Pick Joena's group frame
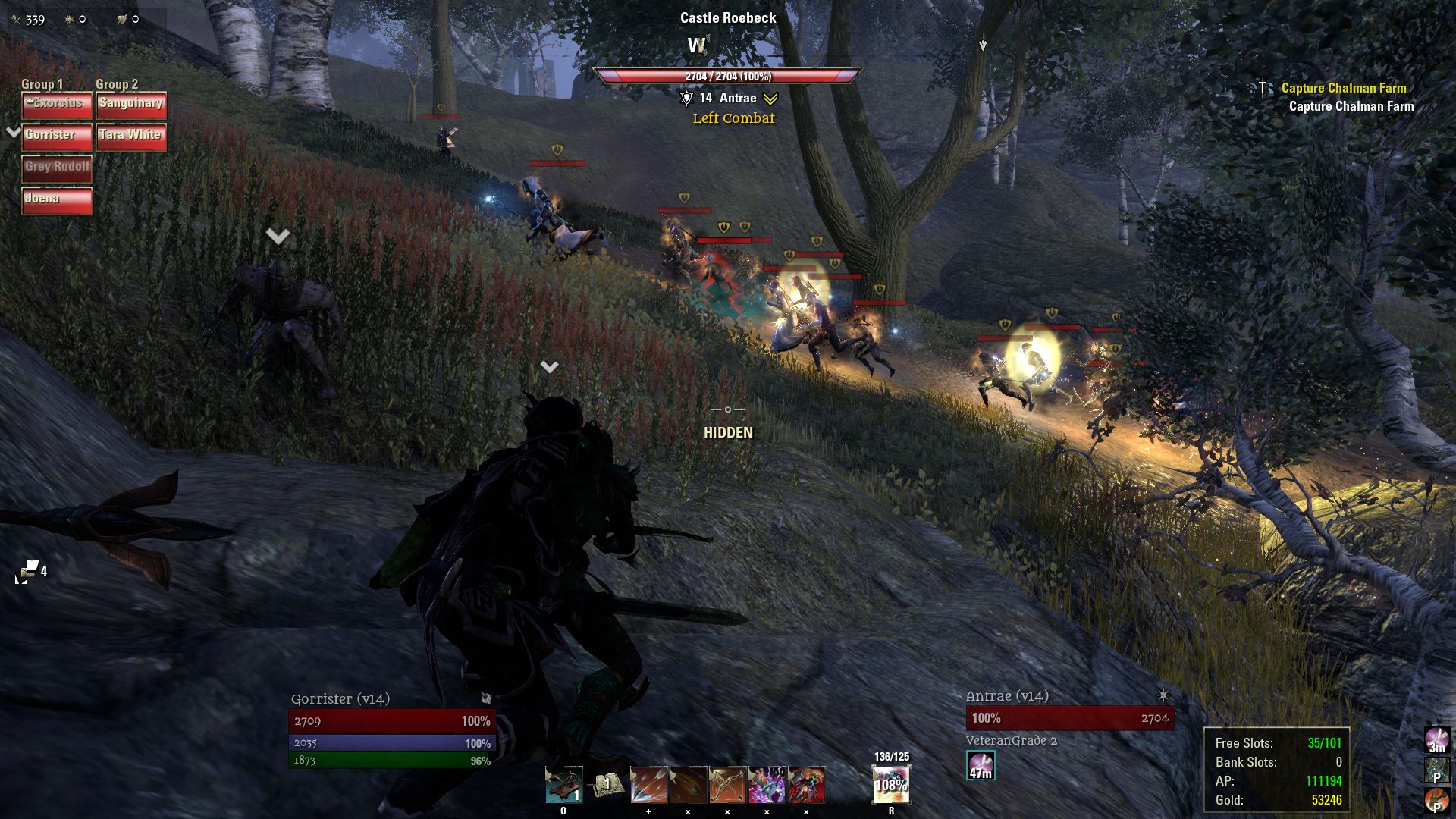 [x=57, y=200]
